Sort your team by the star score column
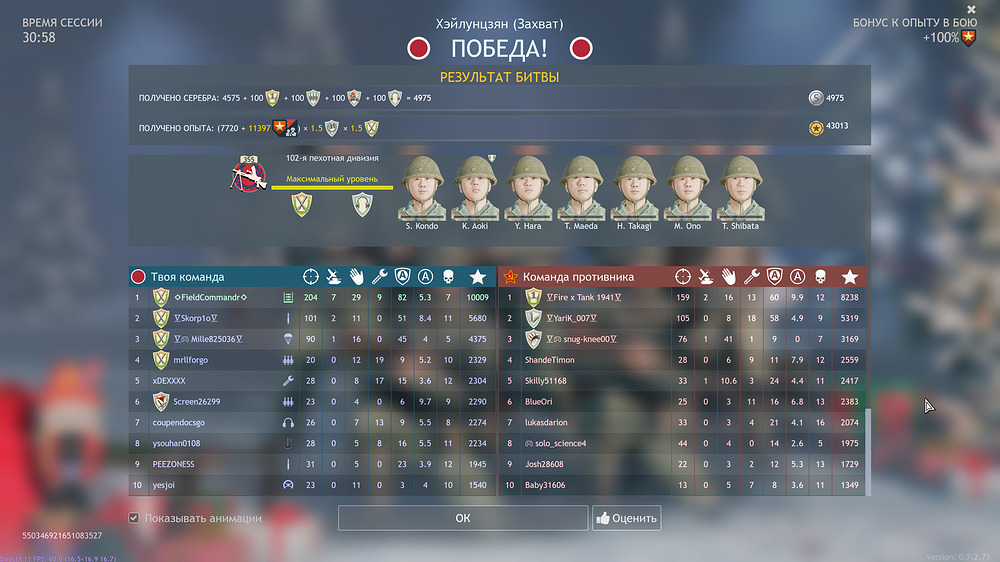Screen dimensions: 1000x562 [477, 277]
